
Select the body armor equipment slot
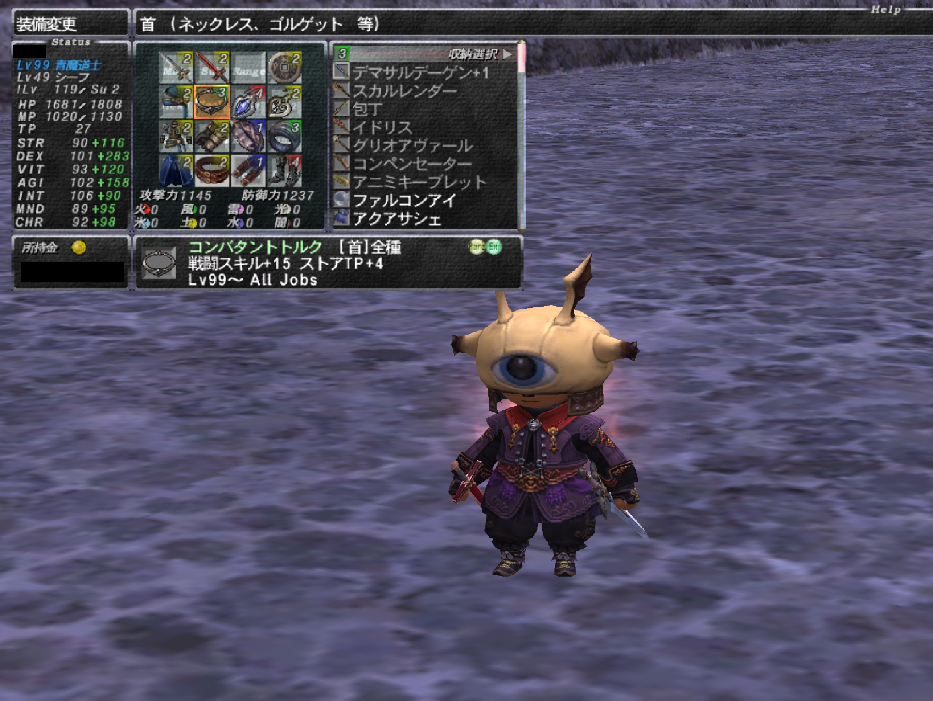(x=176, y=136)
